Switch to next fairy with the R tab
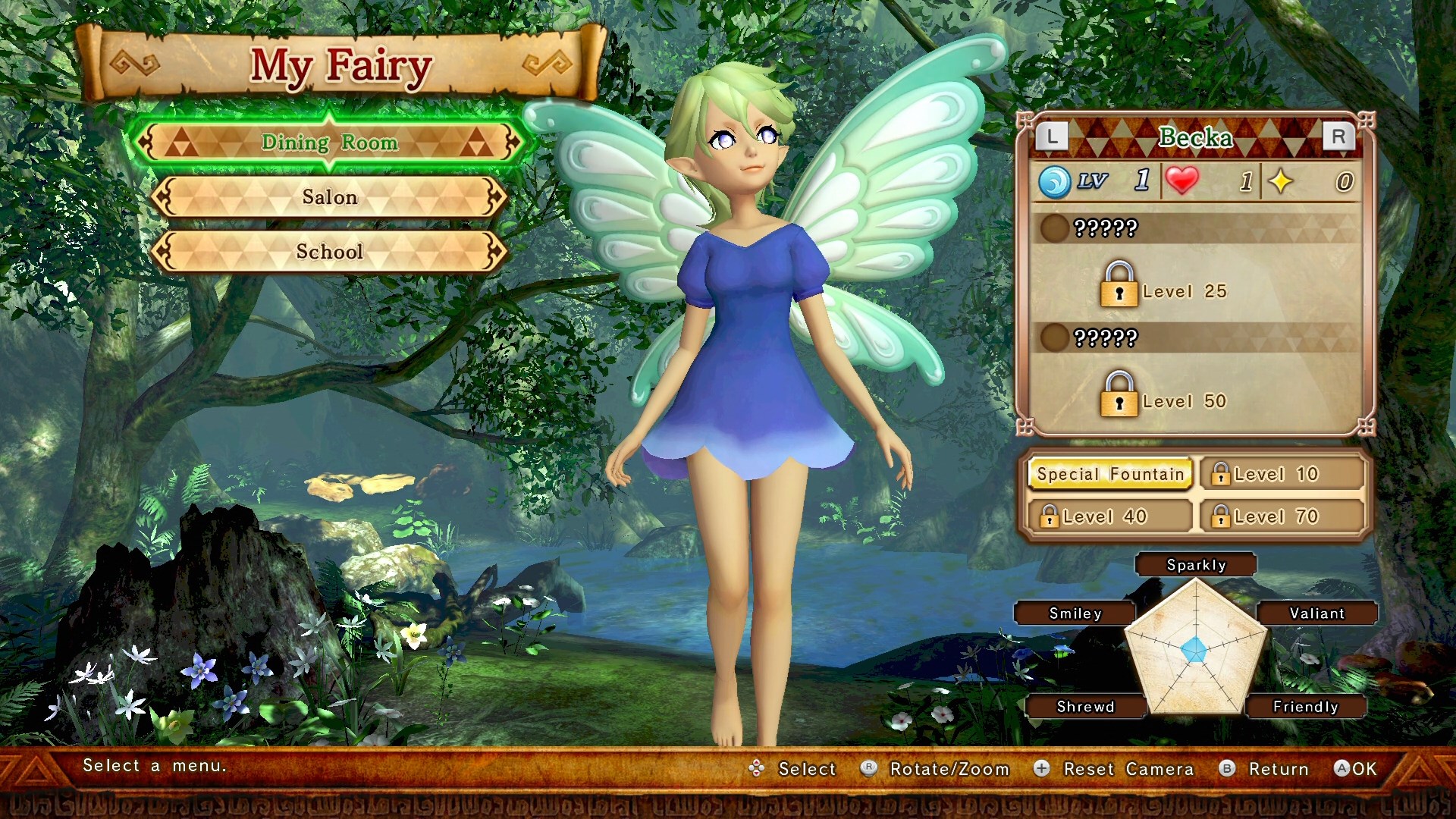 [1339, 136]
